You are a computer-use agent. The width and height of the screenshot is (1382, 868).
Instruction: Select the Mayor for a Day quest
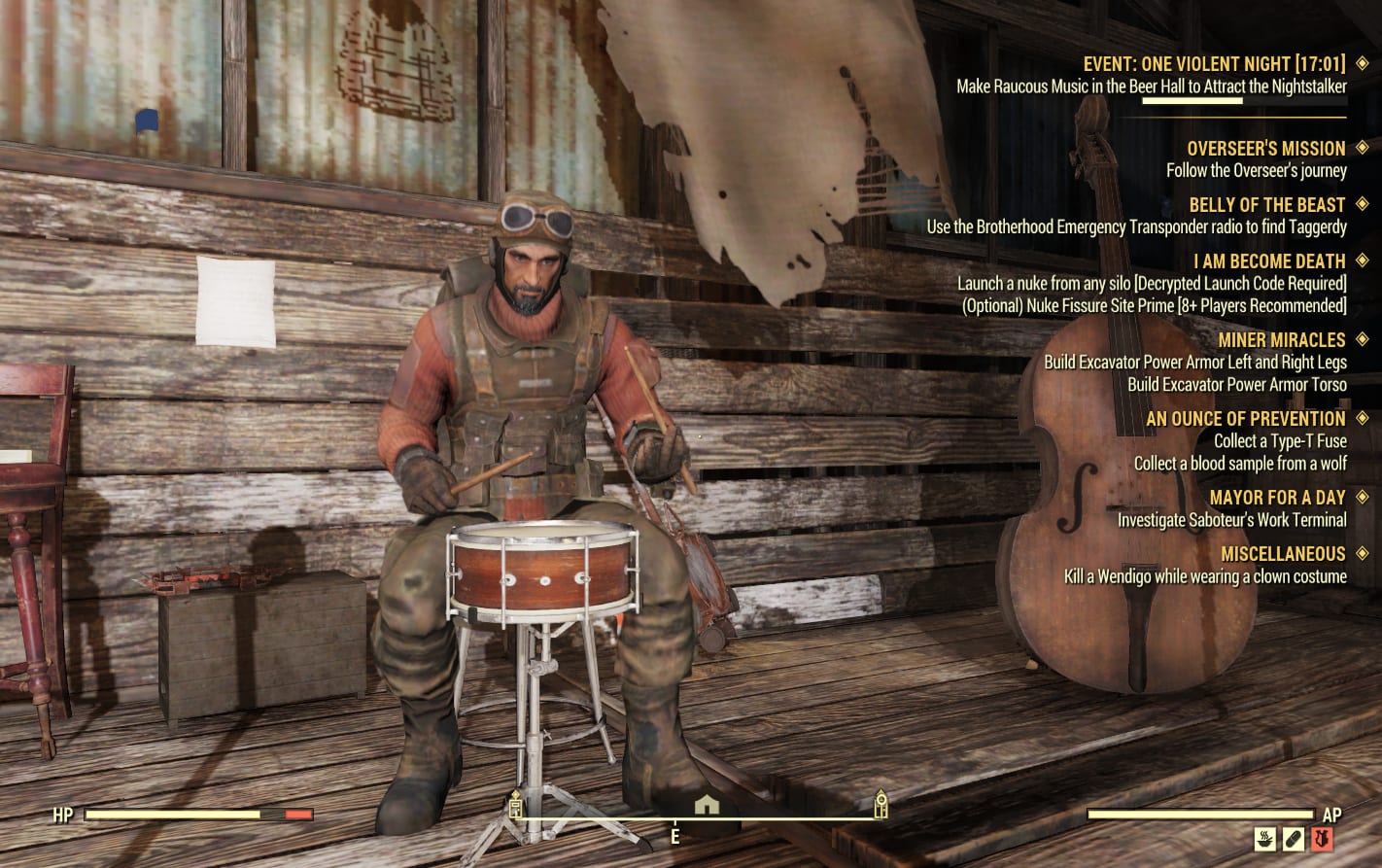tap(1277, 498)
